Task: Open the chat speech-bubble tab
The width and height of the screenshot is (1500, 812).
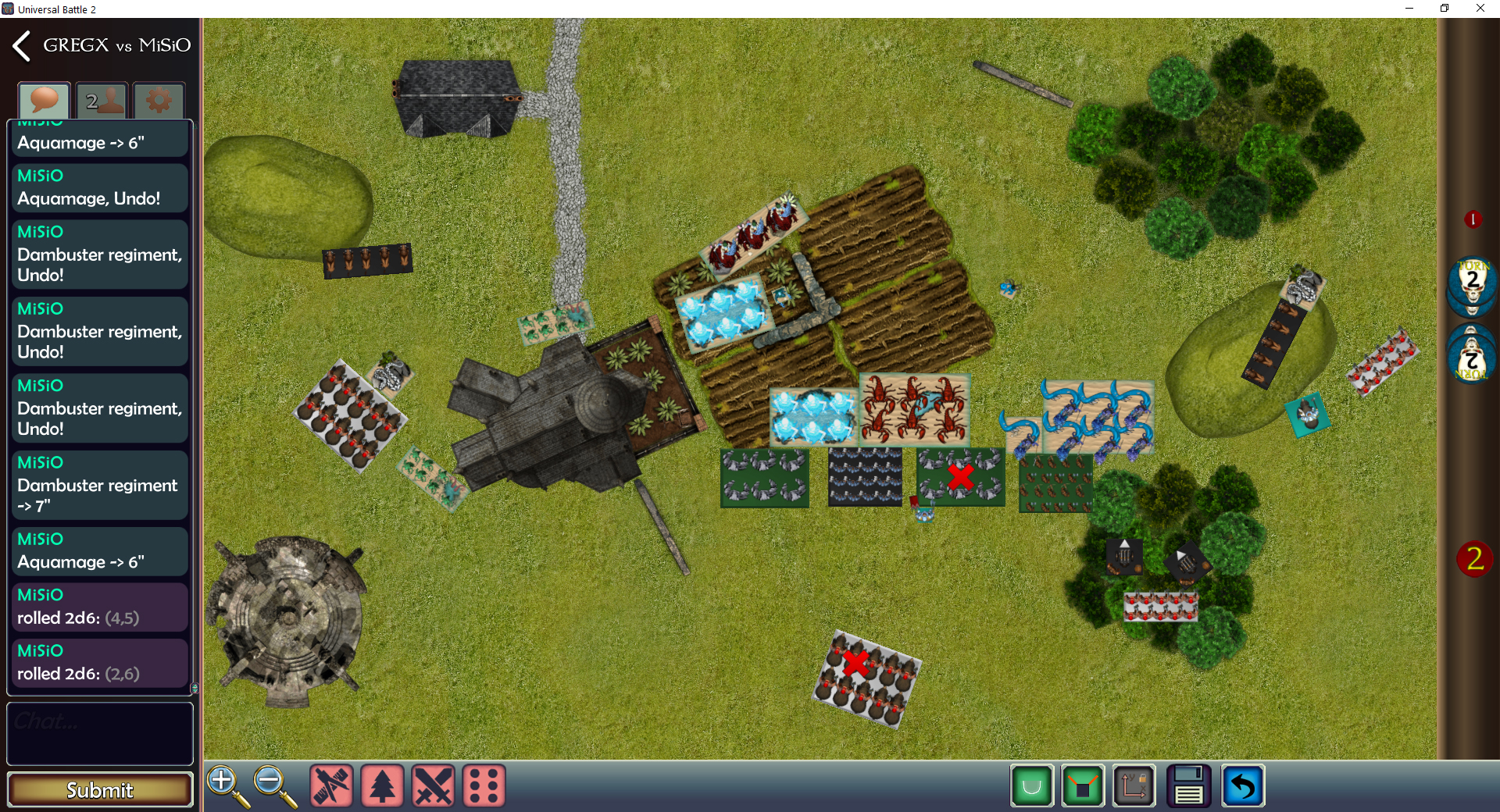Action: (x=45, y=101)
